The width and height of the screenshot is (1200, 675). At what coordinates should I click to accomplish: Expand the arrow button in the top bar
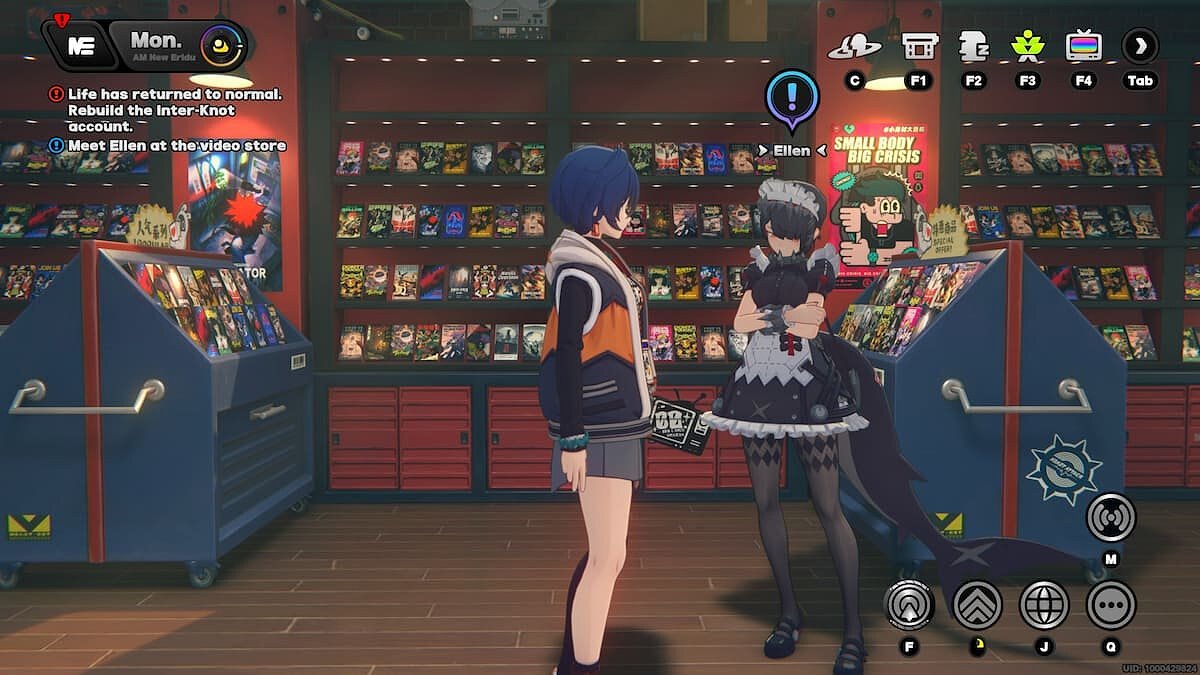(x=1140, y=46)
